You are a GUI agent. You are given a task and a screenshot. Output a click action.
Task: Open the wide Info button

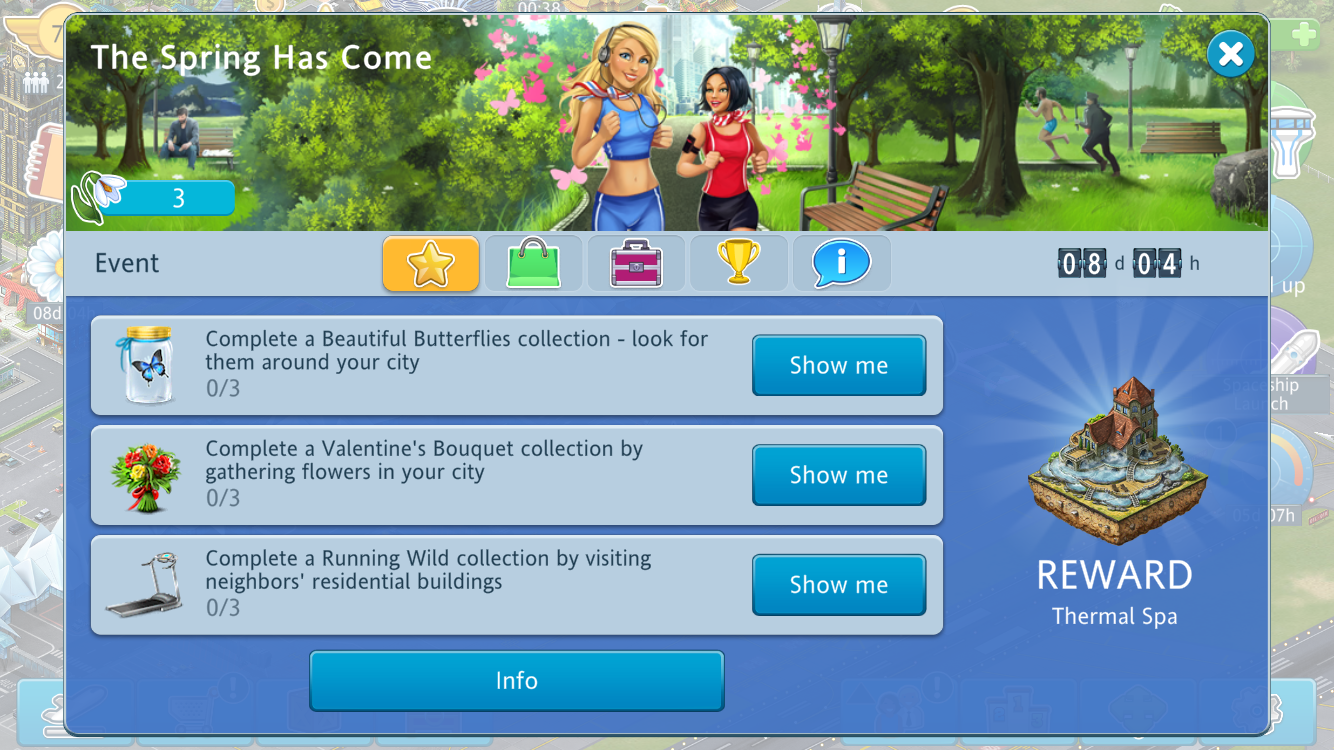point(516,681)
